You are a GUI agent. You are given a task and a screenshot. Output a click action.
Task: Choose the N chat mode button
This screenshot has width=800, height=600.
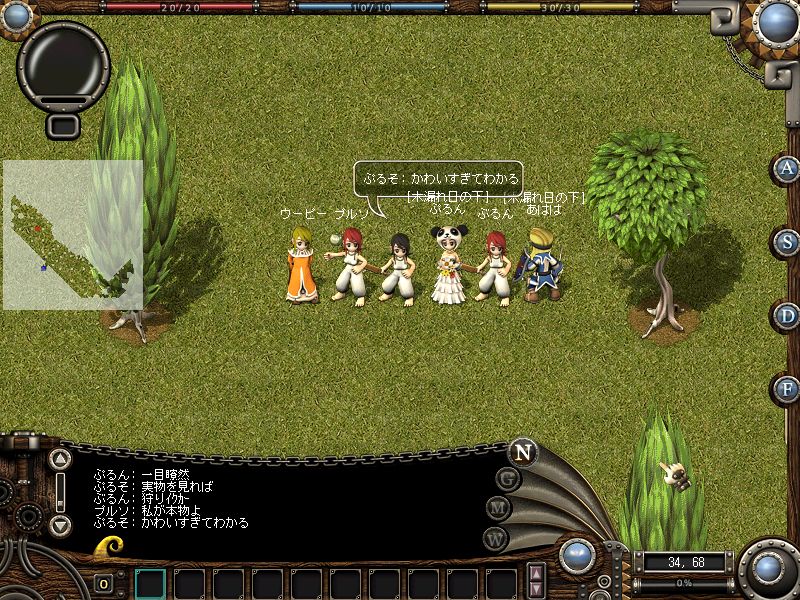point(521,452)
